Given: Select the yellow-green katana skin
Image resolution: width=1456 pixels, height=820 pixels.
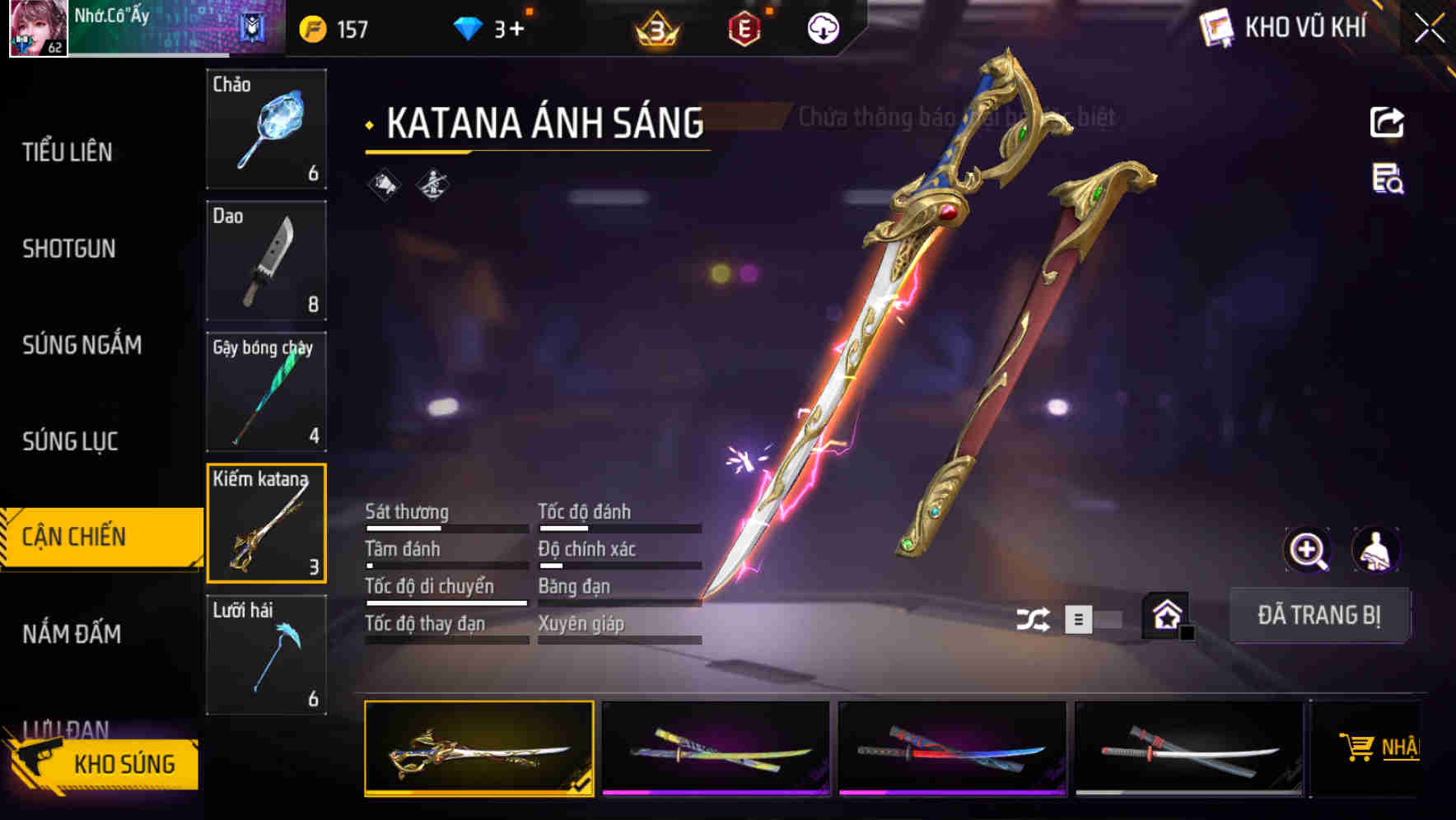Looking at the screenshot, I should click(x=716, y=748).
